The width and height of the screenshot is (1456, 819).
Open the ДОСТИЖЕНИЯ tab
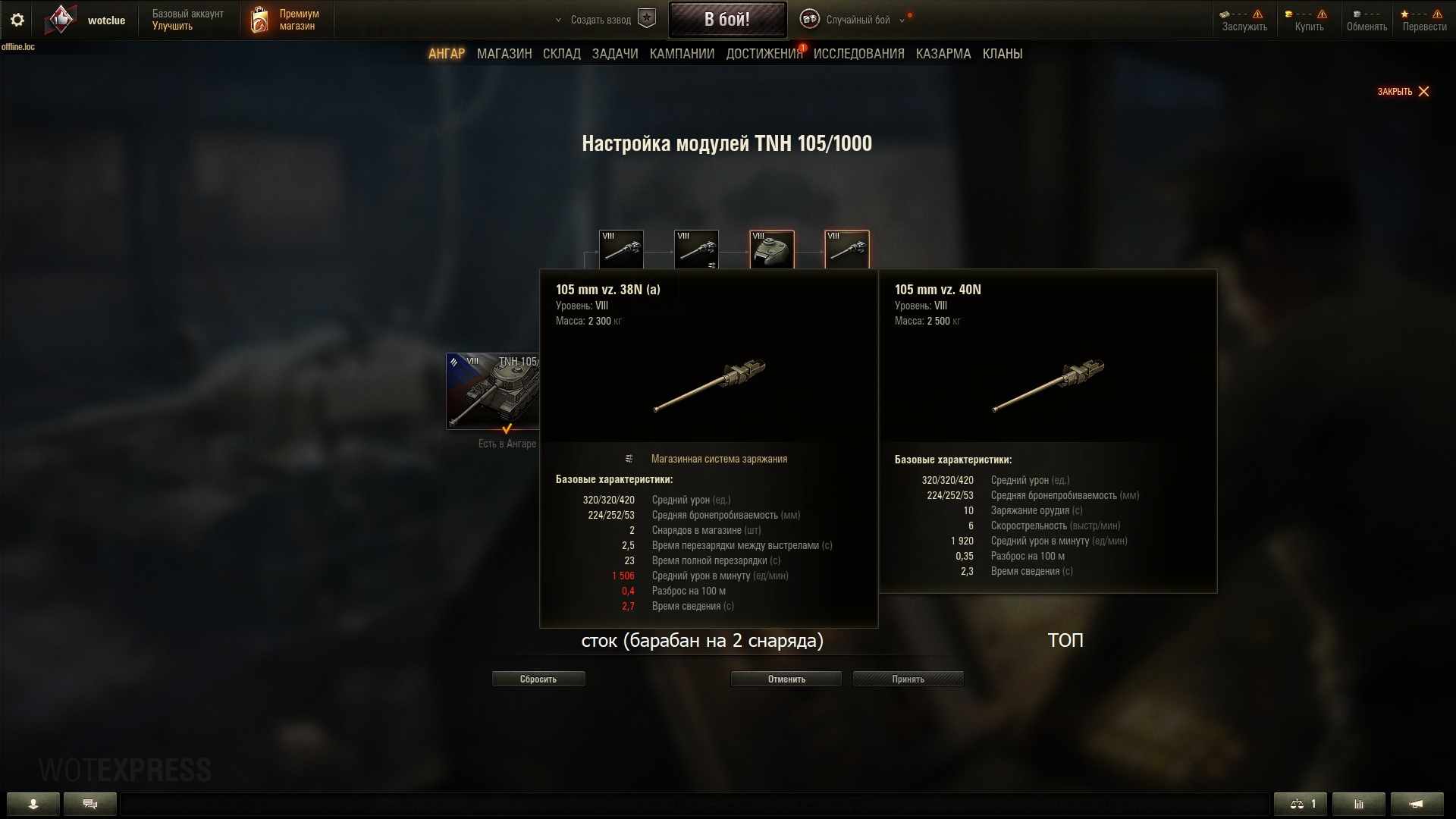click(x=764, y=54)
